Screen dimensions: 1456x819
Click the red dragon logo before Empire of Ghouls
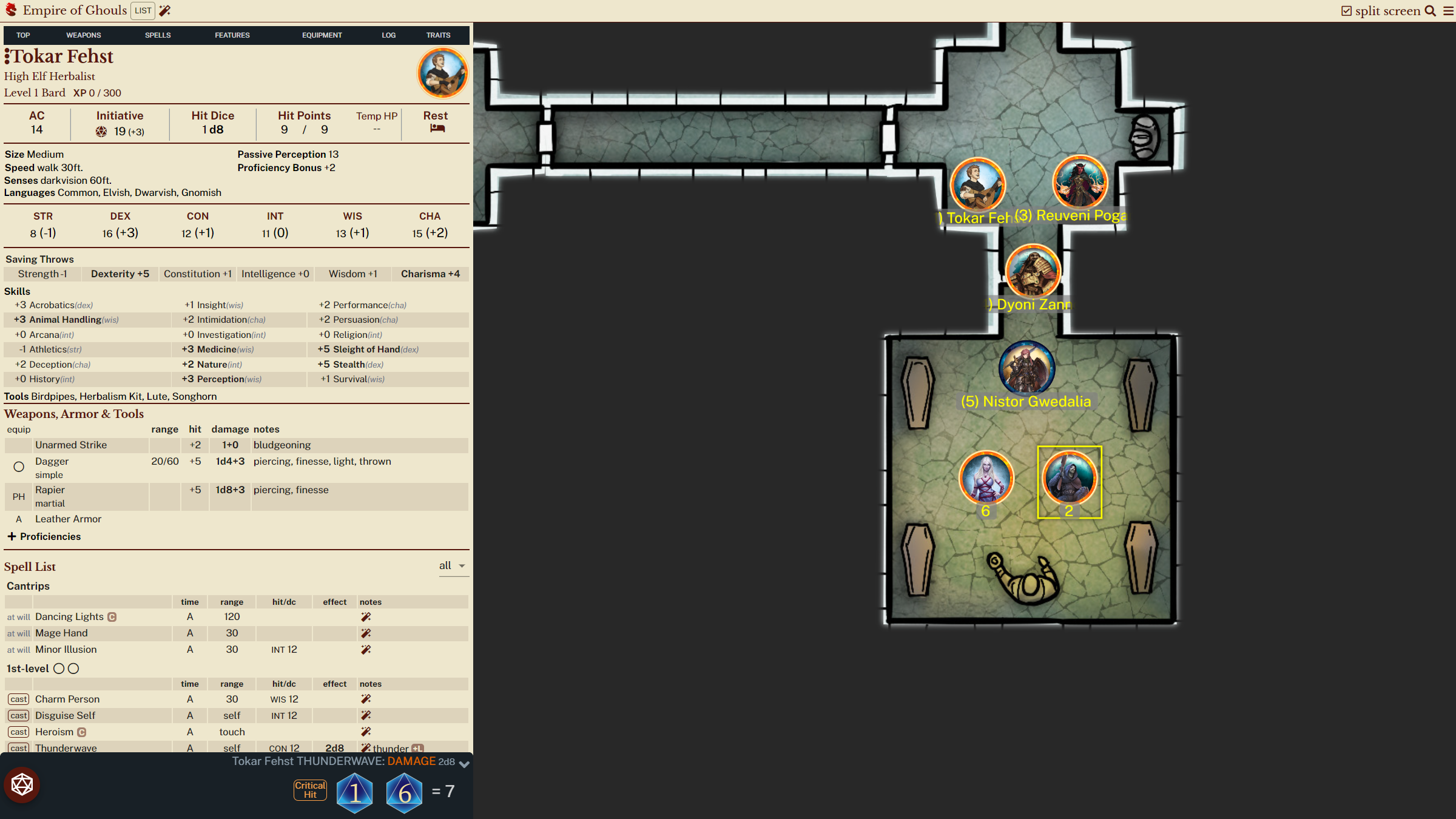pyautogui.click(x=10, y=10)
